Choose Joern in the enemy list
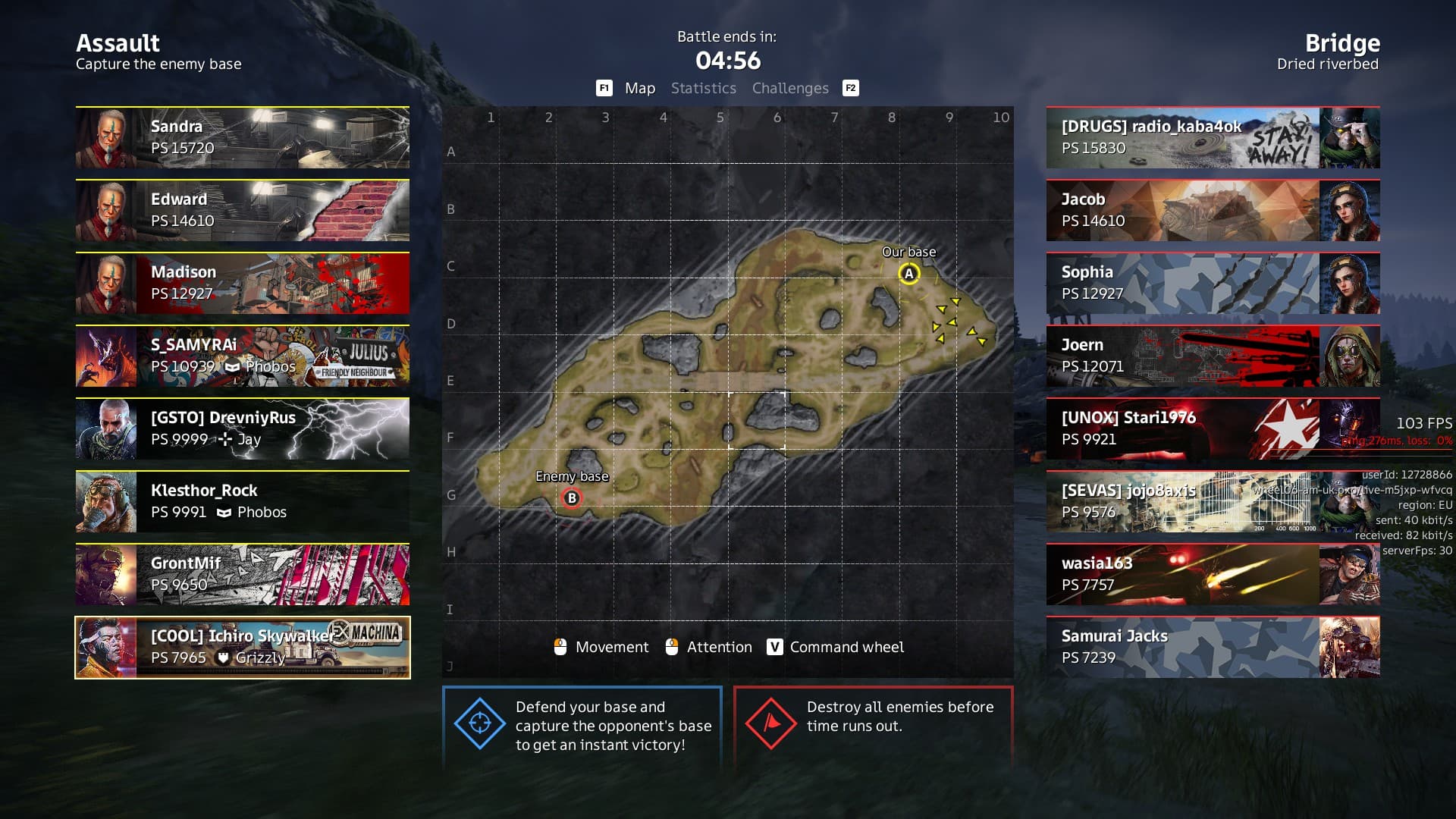The image size is (1456, 819). point(1213,356)
